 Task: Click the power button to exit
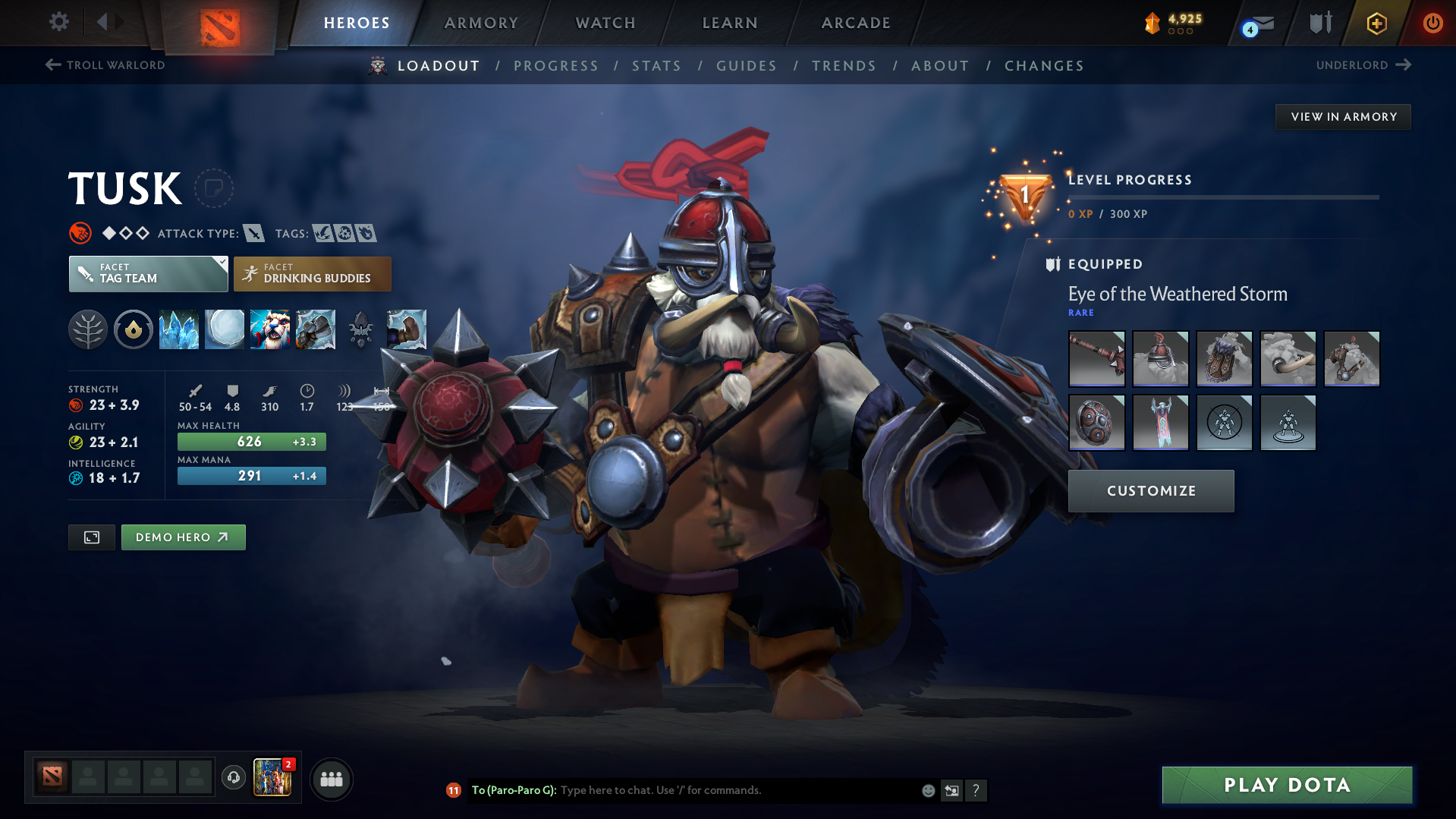[1432, 23]
